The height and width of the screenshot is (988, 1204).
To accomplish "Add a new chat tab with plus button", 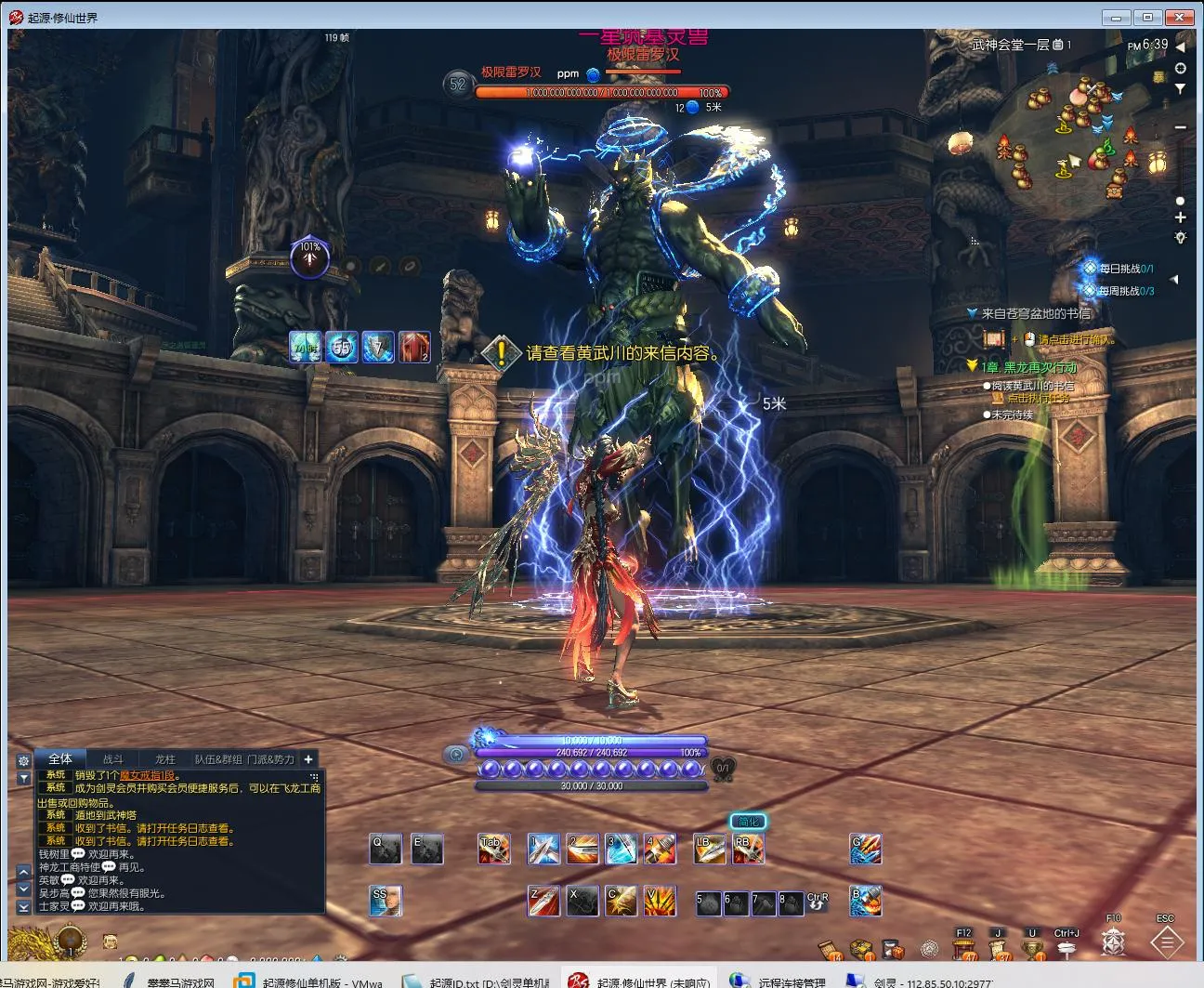I will tap(308, 758).
